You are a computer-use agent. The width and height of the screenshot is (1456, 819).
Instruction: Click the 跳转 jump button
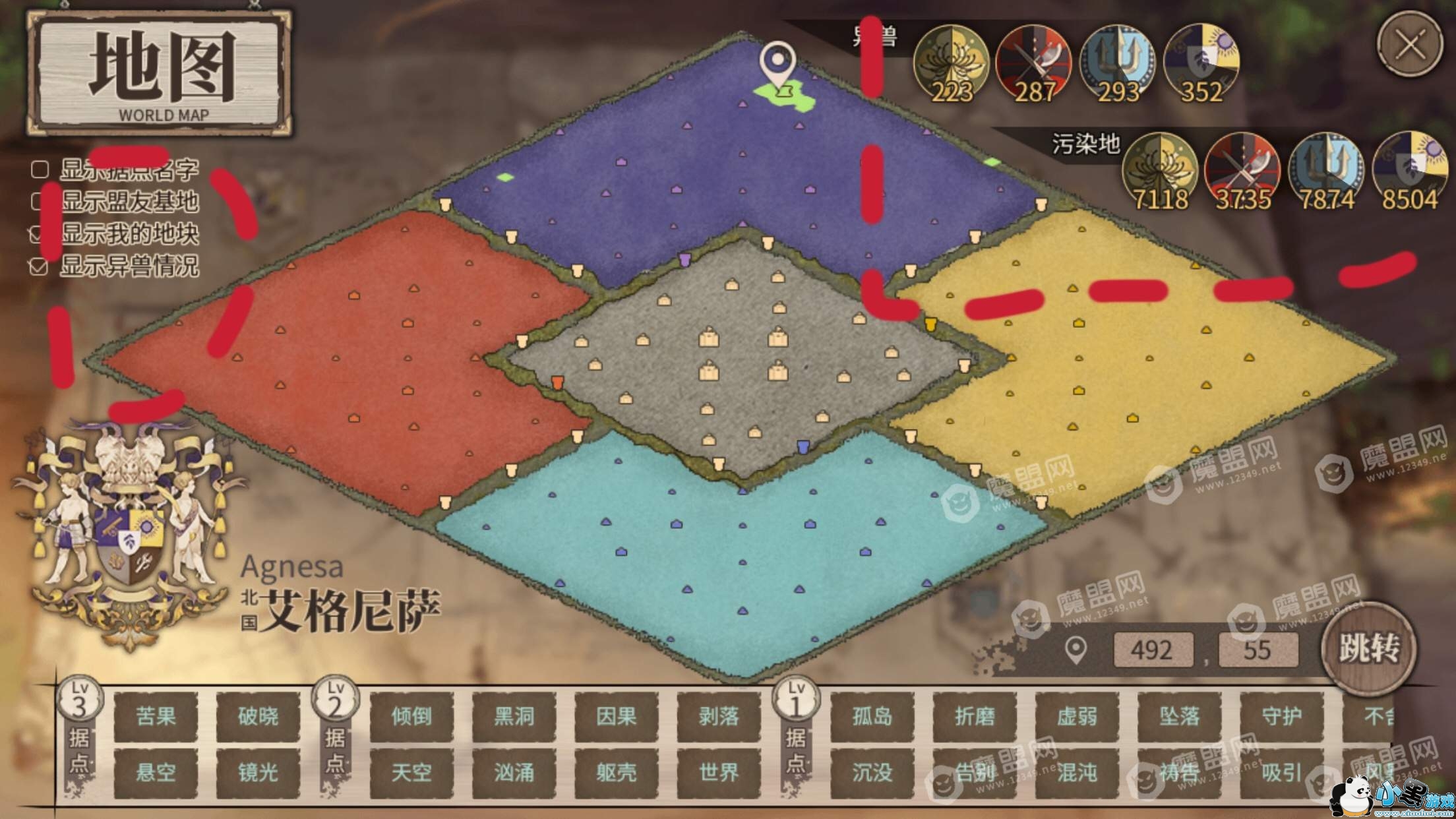point(1368,649)
